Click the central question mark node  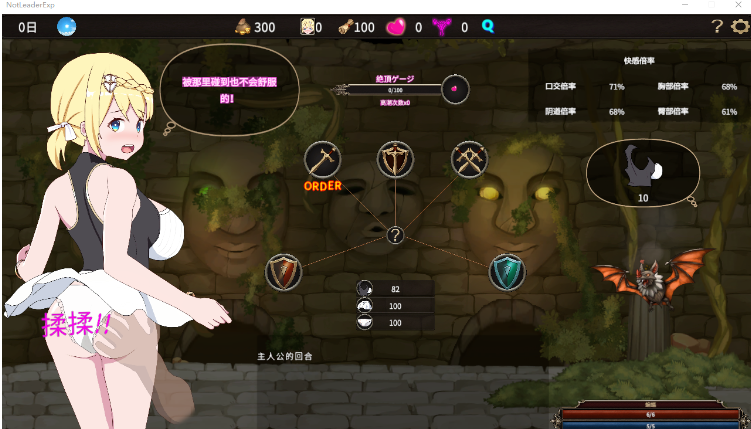(396, 235)
